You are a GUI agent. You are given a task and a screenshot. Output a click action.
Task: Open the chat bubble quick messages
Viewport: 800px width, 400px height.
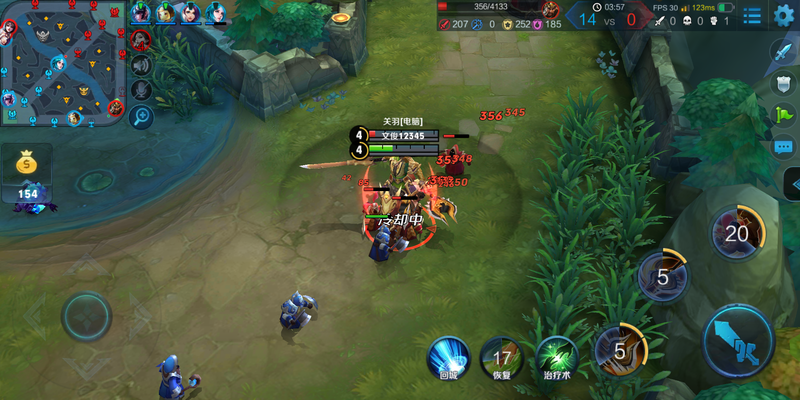[783, 147]
